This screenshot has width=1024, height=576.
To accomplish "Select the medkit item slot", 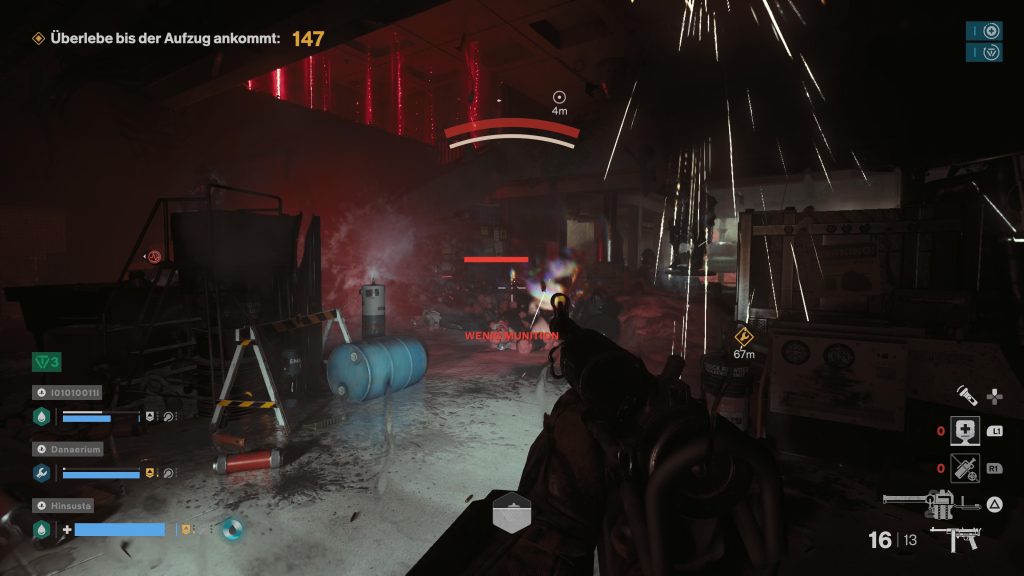I will (964, 430).
